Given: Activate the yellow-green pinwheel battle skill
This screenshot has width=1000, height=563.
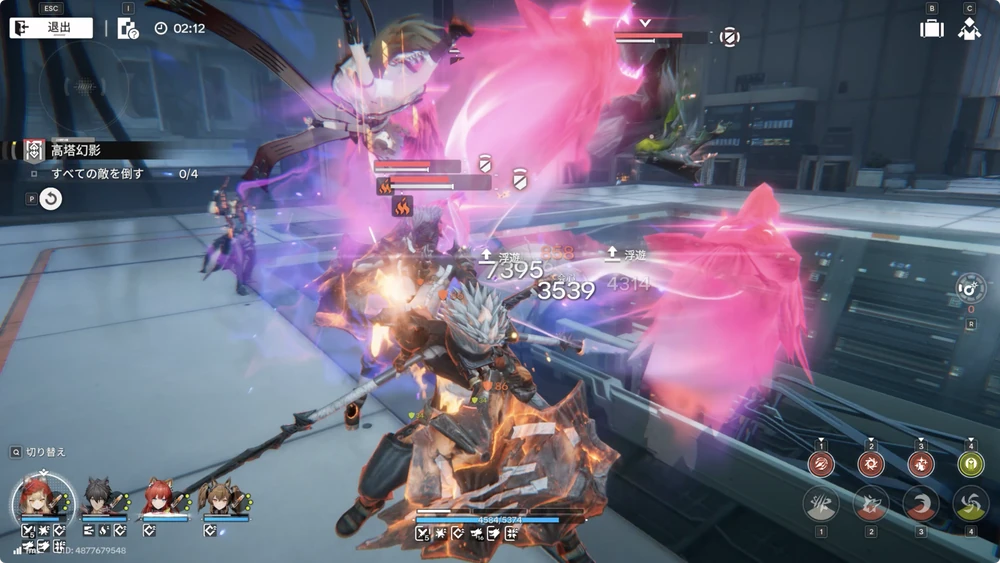Looking at the screenshot, I should [970, 504].
